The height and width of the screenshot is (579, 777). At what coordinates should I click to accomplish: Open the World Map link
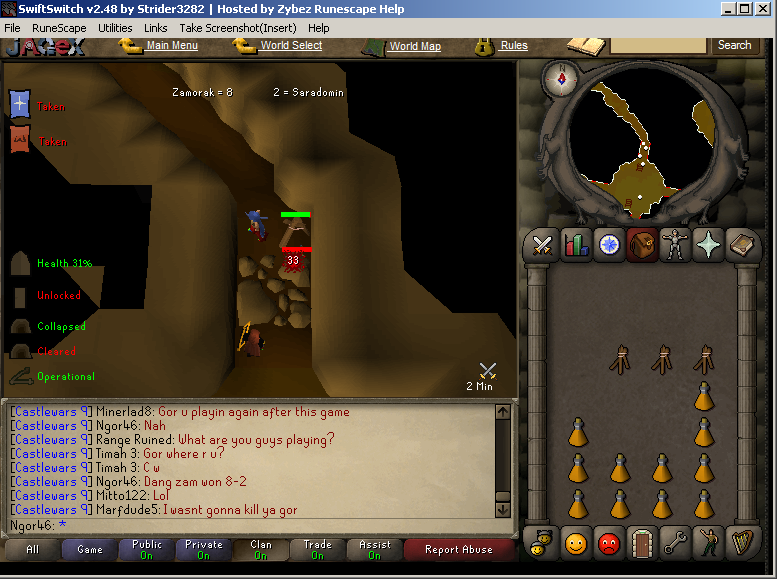pyautogui.click(x=415, y=46)
